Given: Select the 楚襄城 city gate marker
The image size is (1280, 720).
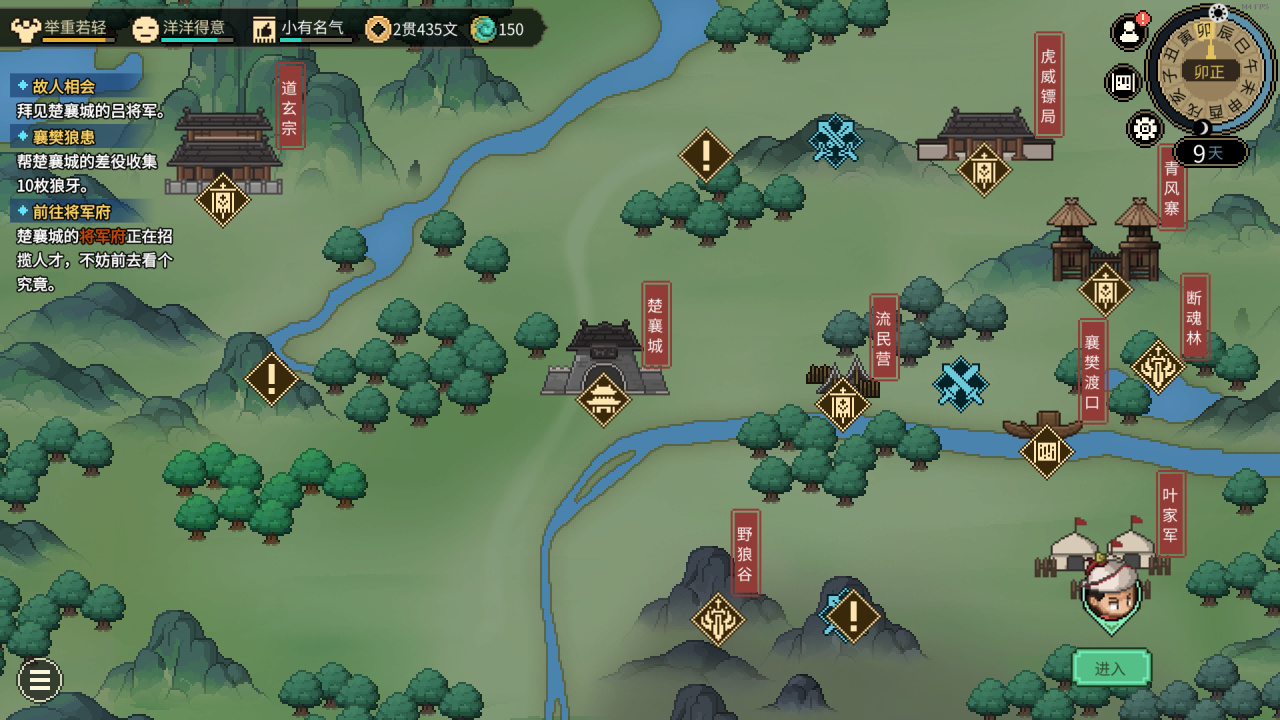Looking at the screenshot, I should click(604, 400).
